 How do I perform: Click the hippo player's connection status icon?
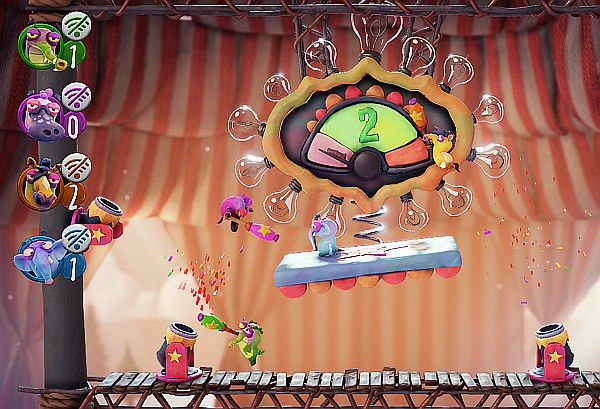(x=75, y=95)
